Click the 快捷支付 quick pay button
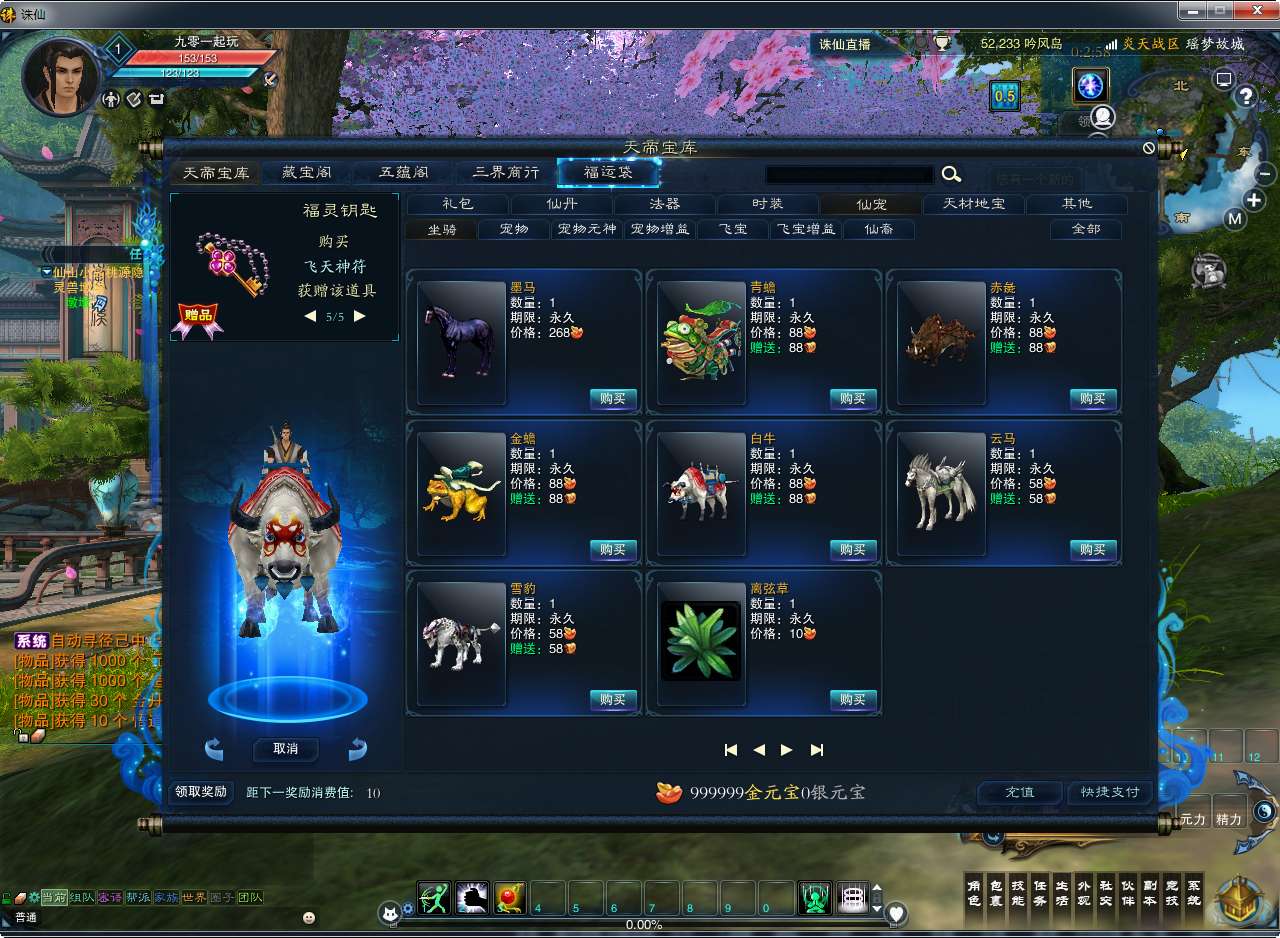This screenshot has height=938, width=1280. (1110, 792)
